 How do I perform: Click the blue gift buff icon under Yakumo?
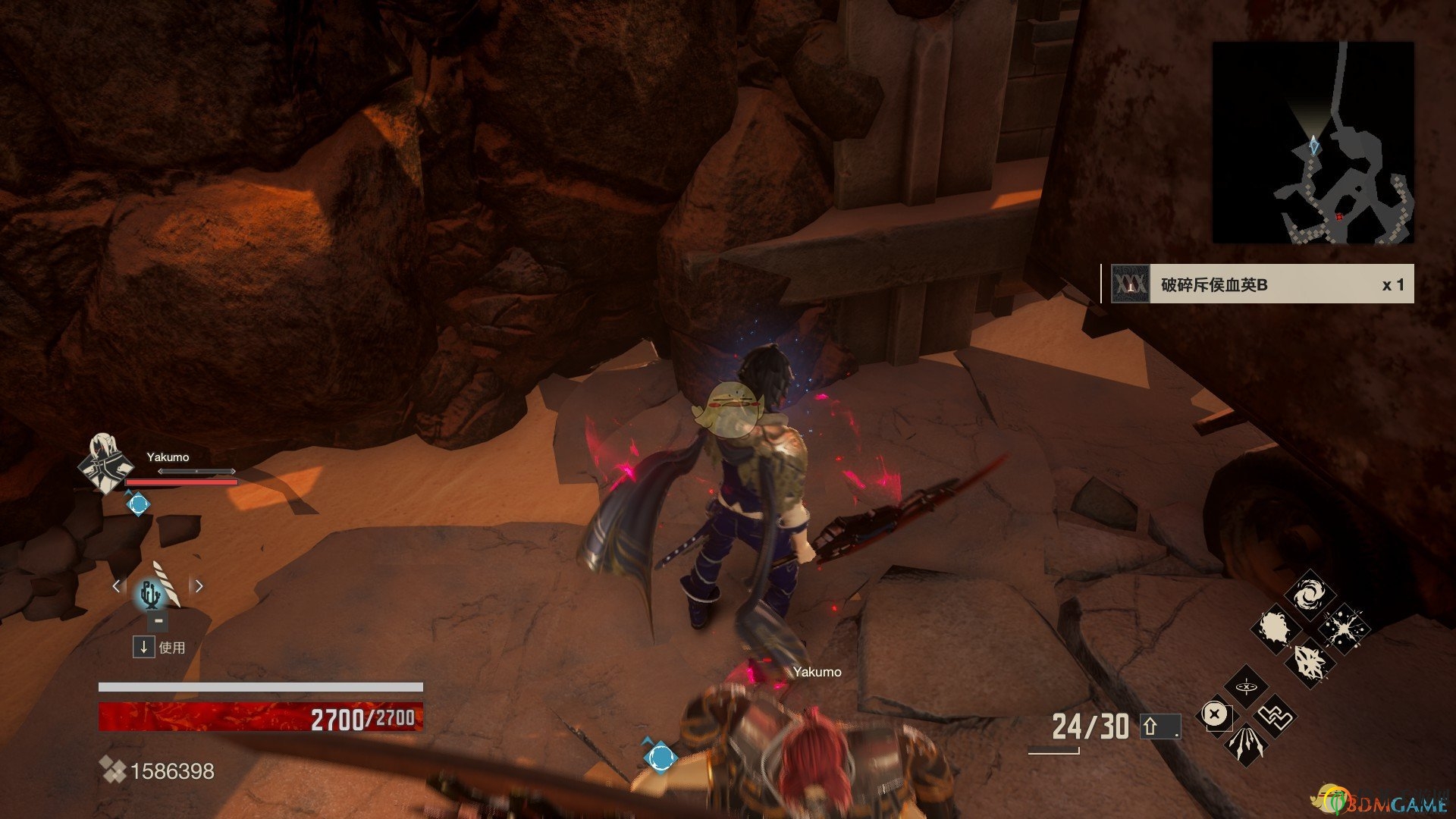coord(138,504)
